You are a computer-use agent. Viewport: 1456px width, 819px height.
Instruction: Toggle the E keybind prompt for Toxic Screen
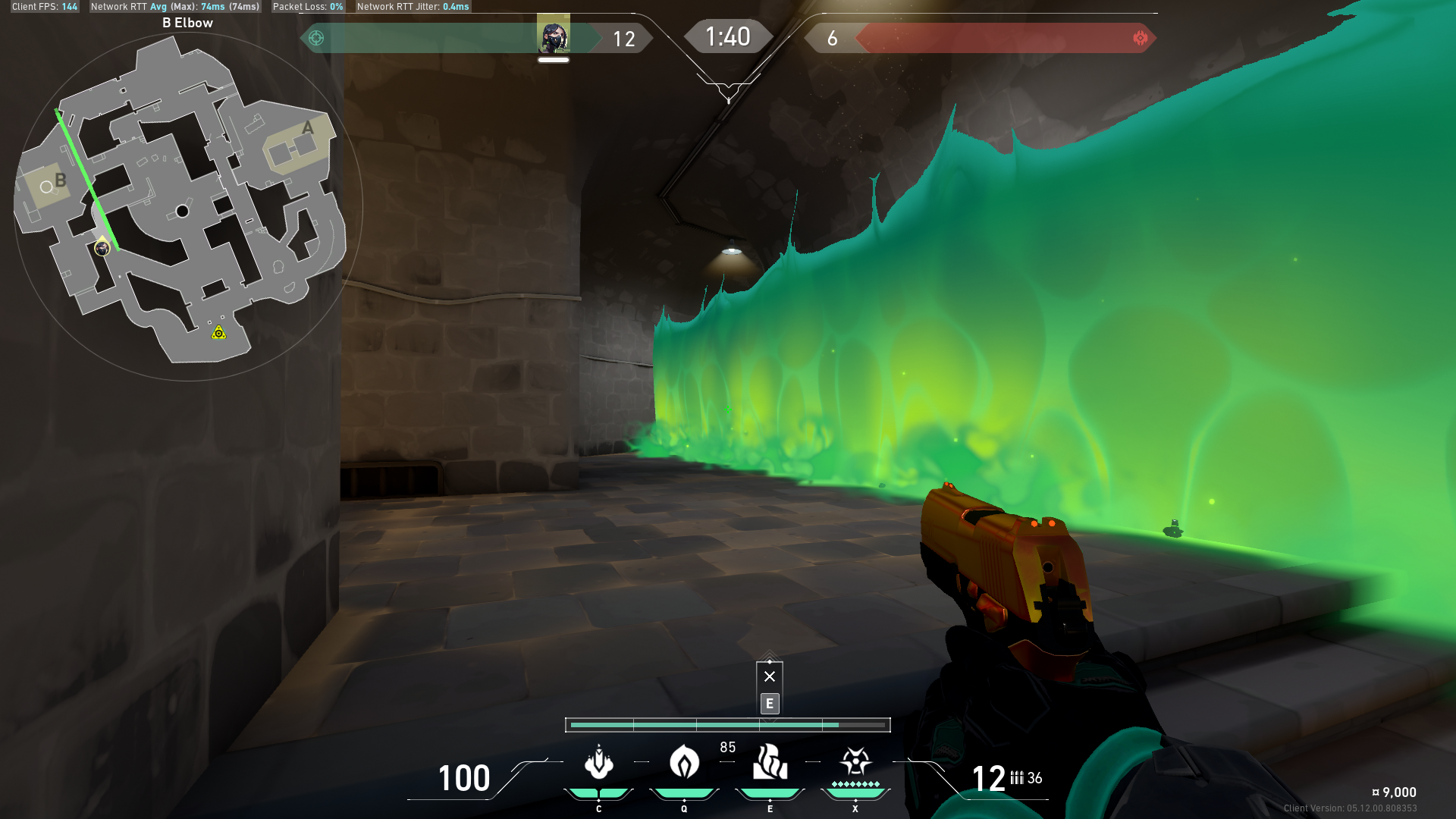coord(770,704)
